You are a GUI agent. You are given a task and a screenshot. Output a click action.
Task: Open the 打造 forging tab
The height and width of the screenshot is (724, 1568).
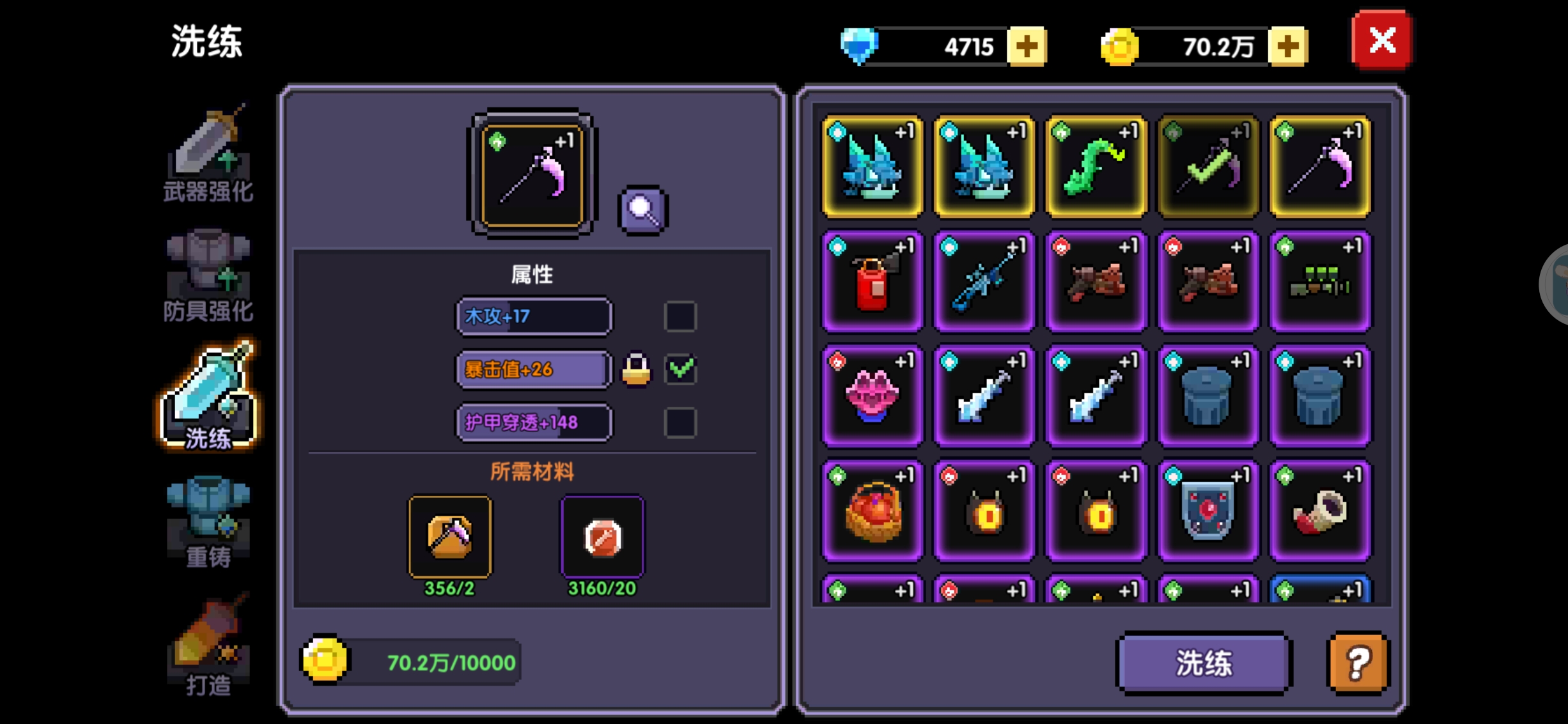[208, 645]
